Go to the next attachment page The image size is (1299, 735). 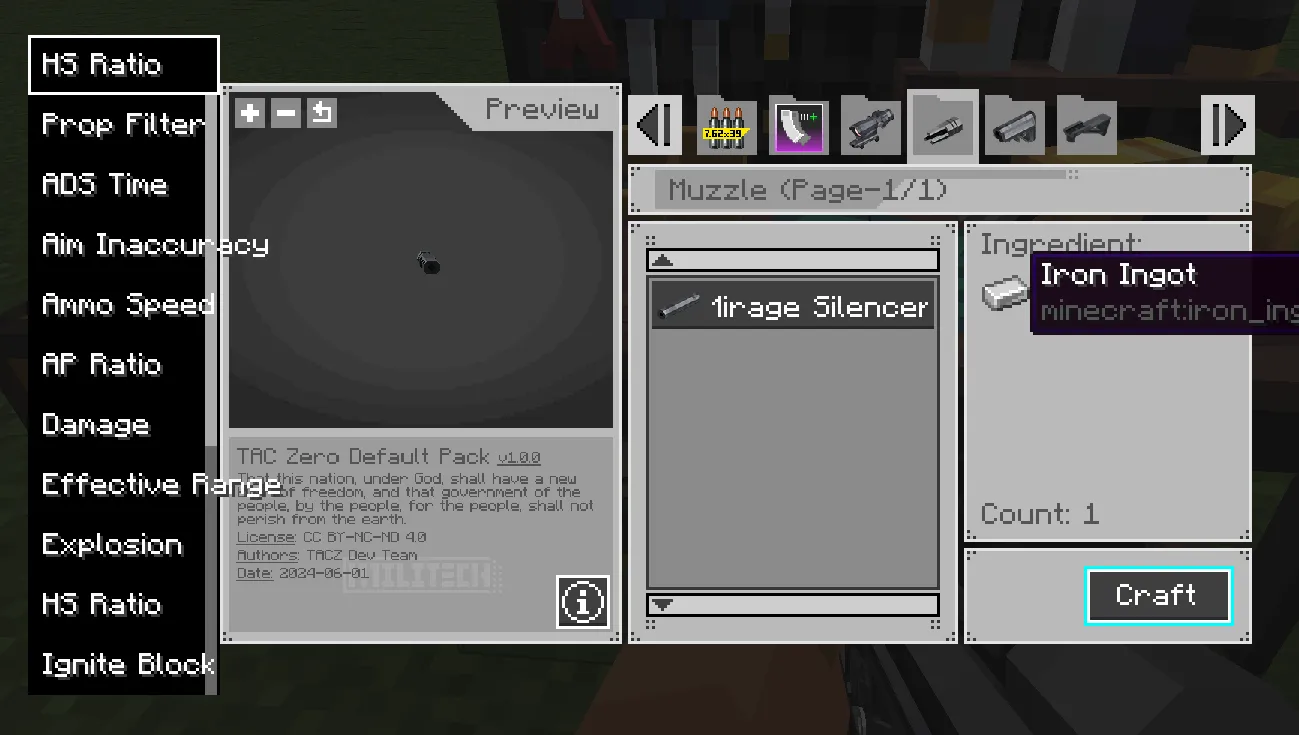[x=1228, y=124]
